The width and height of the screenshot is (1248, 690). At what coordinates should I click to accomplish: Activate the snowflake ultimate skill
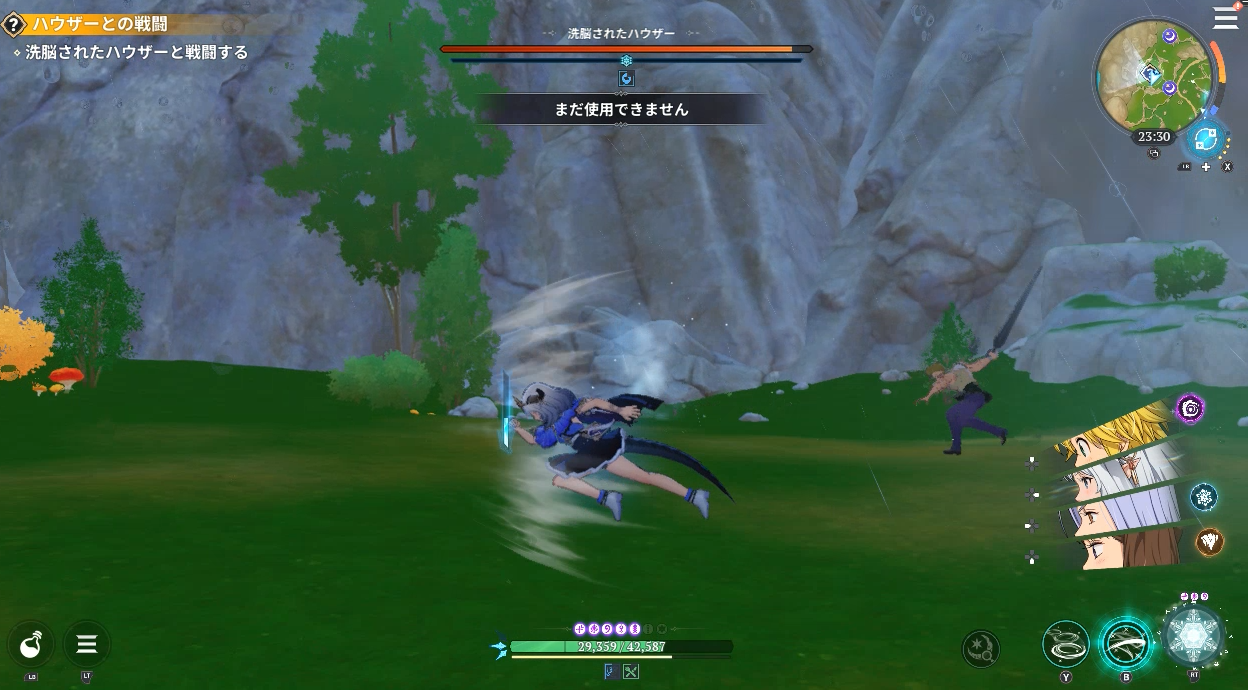(x=1194, y=637)
